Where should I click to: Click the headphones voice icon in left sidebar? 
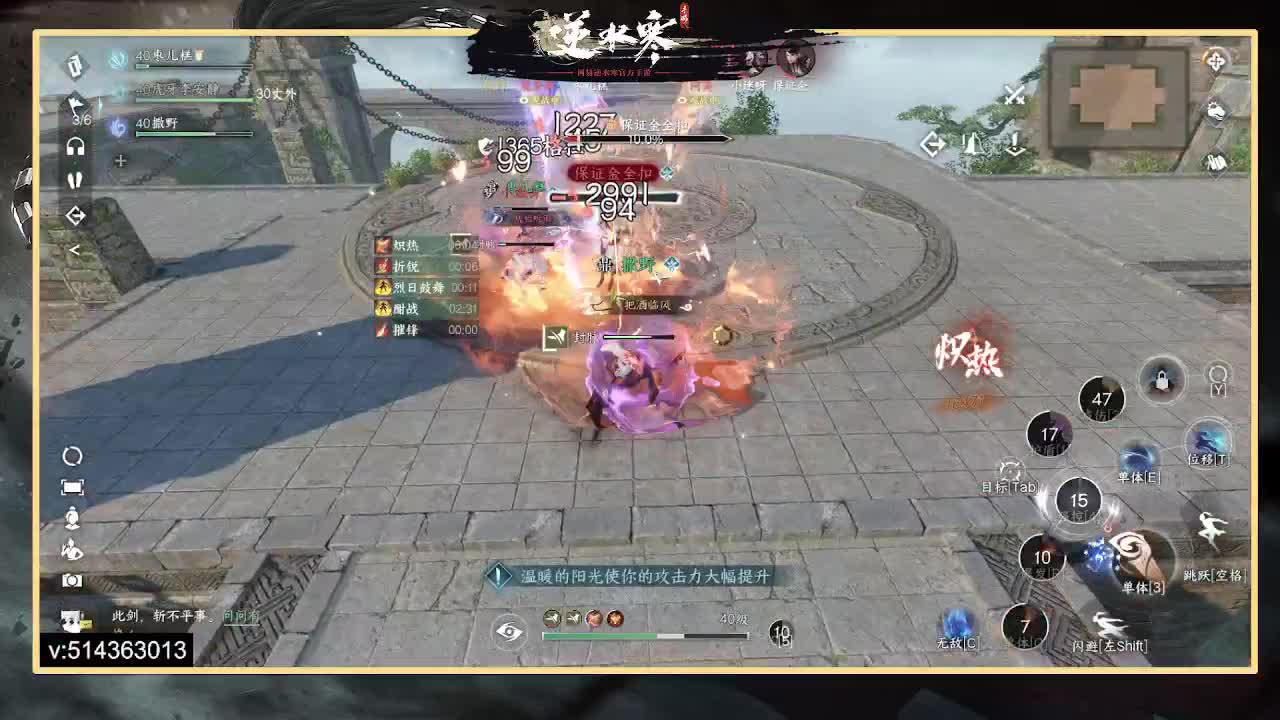coord(75,147)
